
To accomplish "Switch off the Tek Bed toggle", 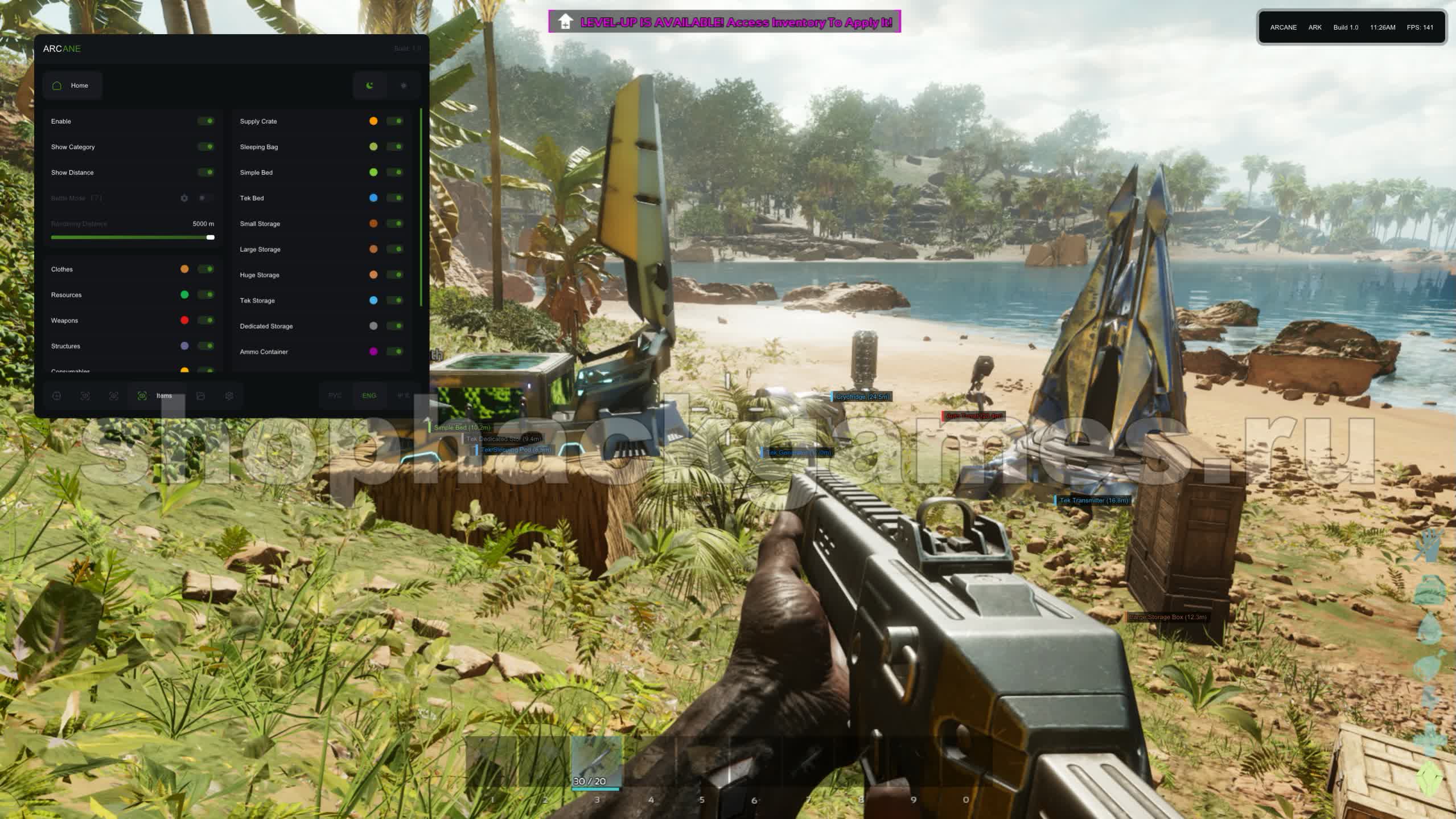I will tap(395, 198).
